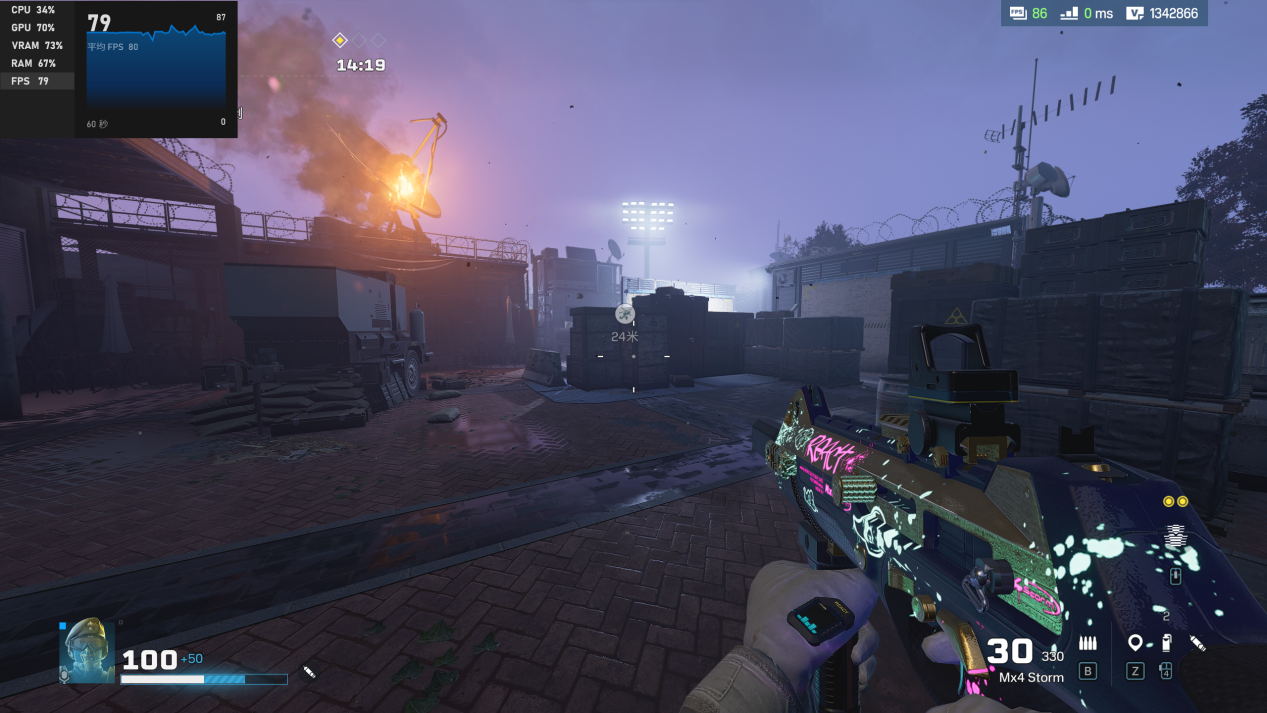Click the syringe icon beside the health bar
The image size is (1267, 713).
(x=309, y=673)
